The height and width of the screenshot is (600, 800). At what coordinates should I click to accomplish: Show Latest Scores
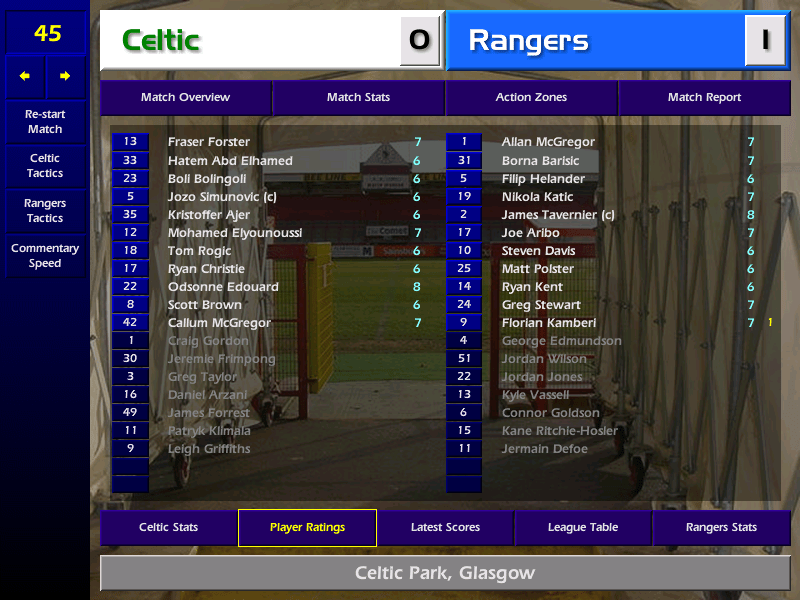pyautogui.click(x=445, y=527)
